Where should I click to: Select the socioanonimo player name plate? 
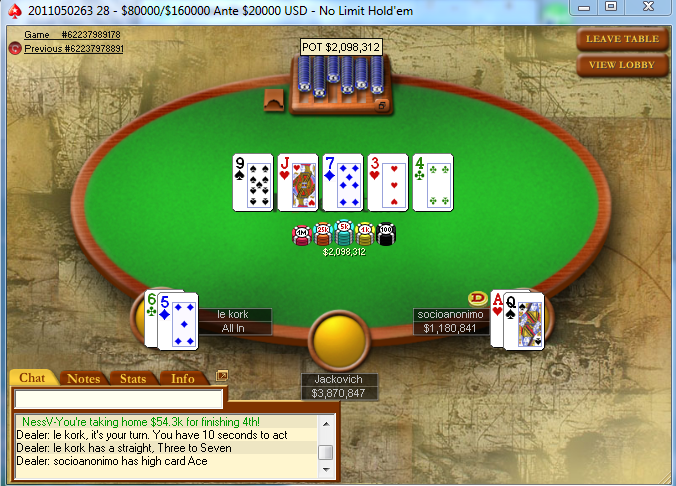[x=449, y=321]
